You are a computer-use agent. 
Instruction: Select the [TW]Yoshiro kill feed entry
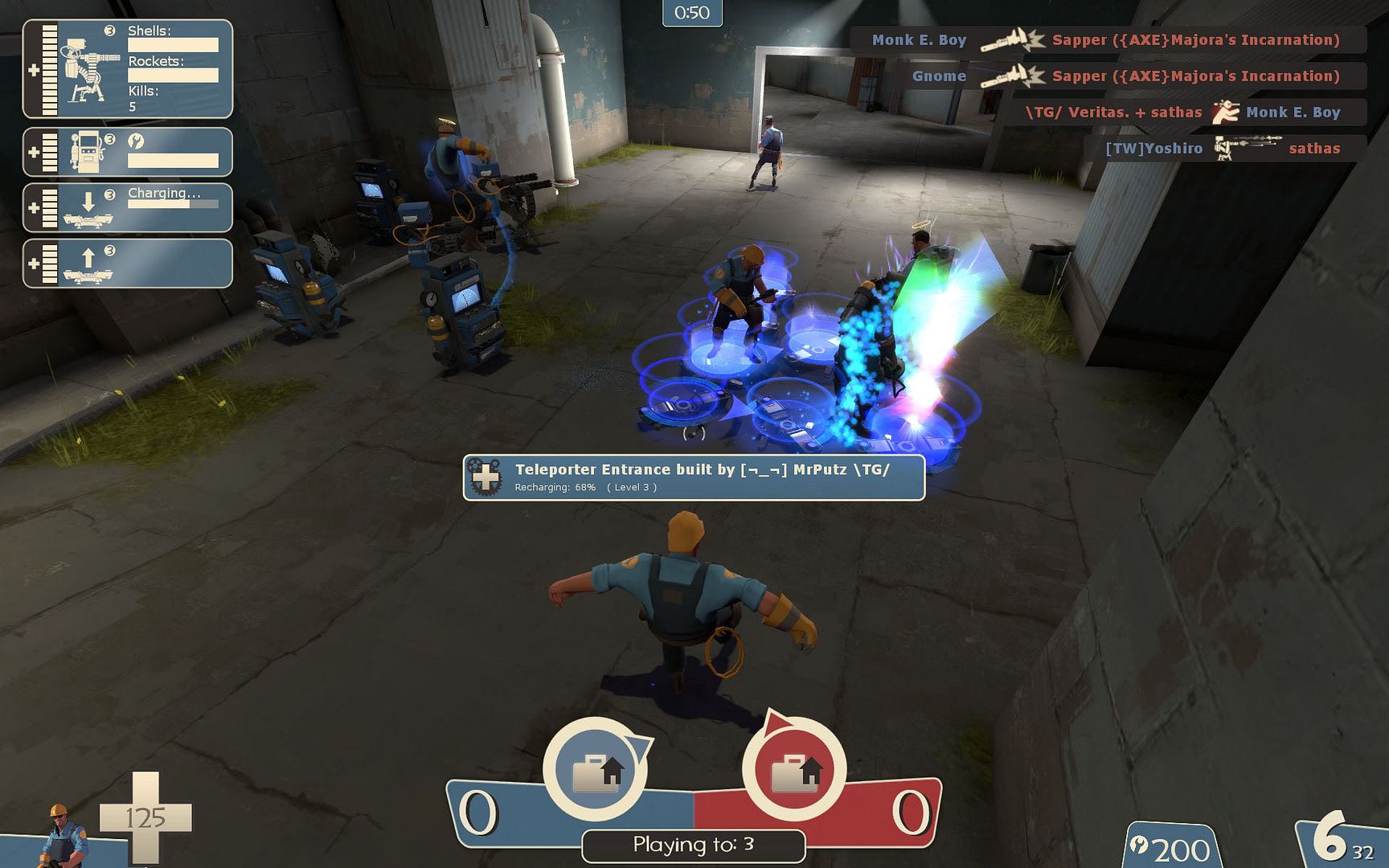(x=1223, y=149)
